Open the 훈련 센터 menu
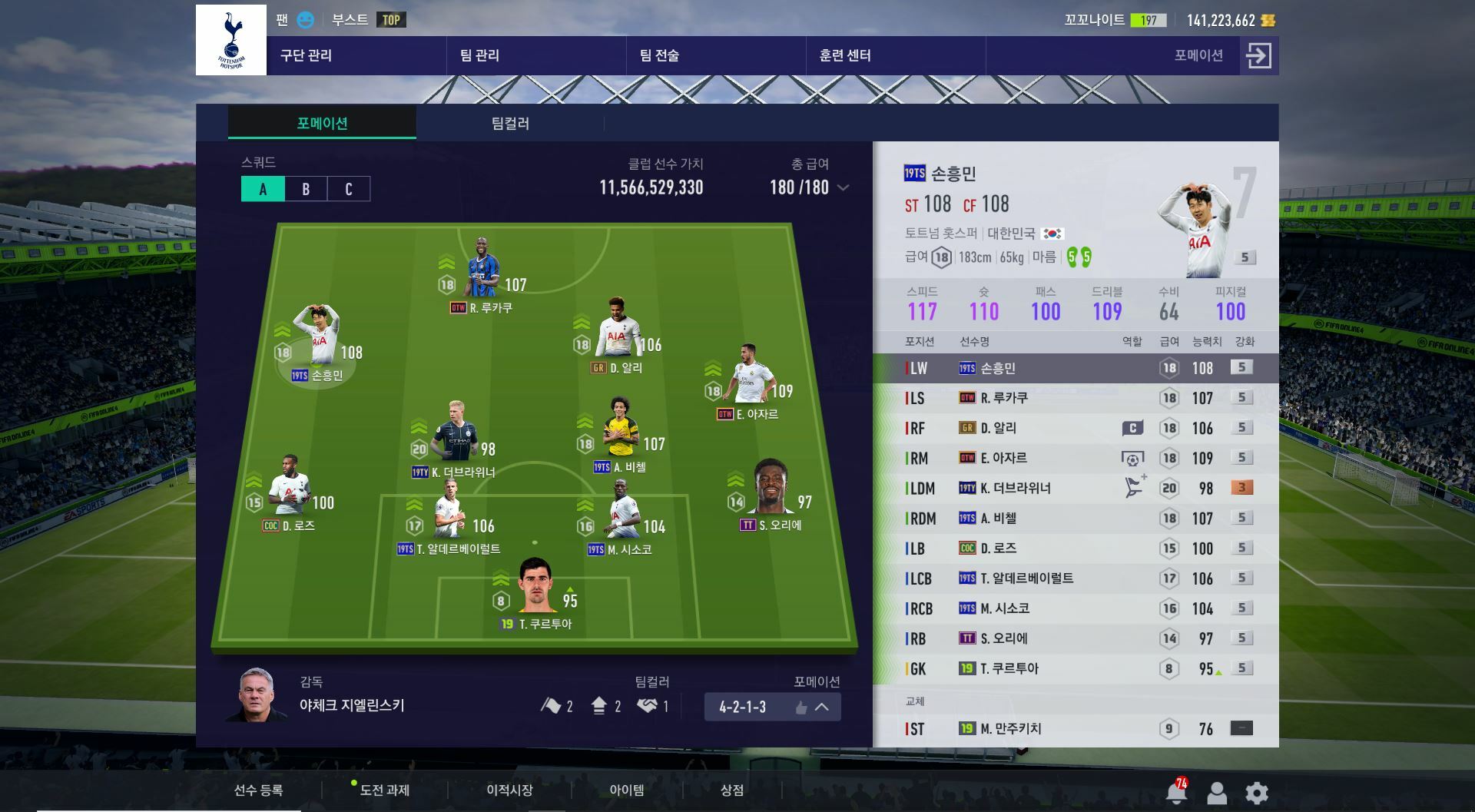 (x=845, y=55)
